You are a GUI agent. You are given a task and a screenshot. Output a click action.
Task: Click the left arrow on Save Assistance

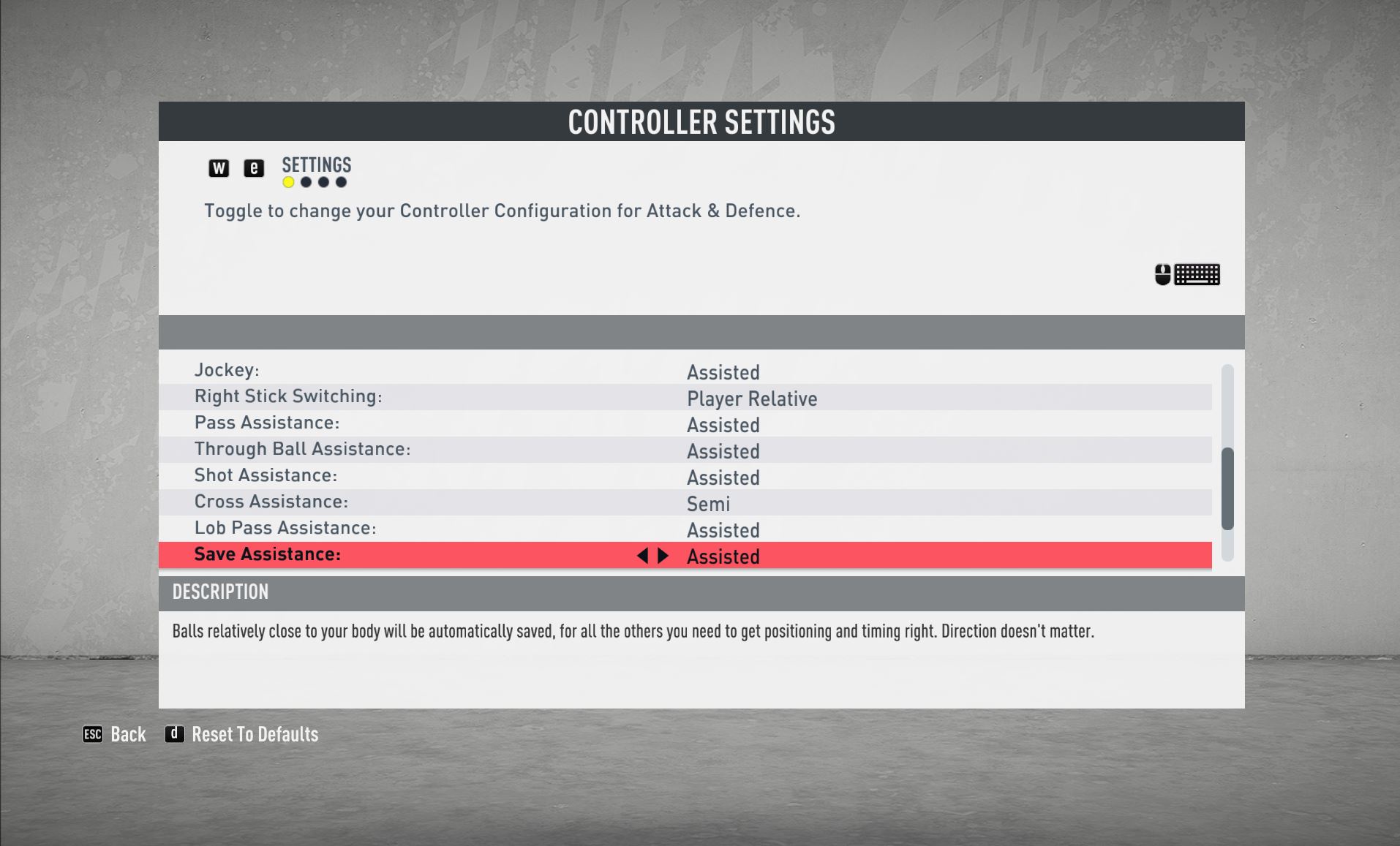(642, 556)
